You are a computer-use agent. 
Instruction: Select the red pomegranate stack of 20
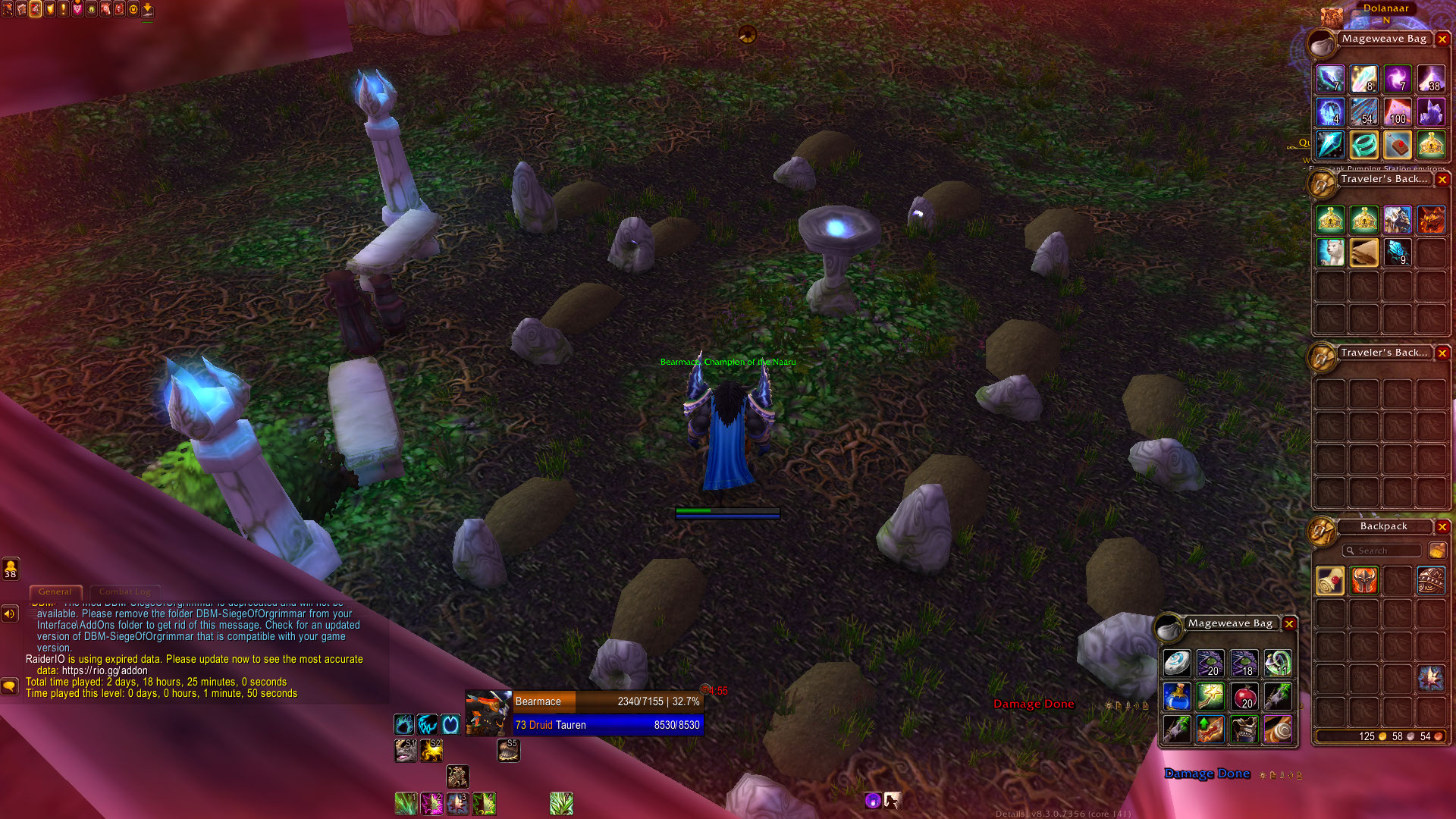1244,695
